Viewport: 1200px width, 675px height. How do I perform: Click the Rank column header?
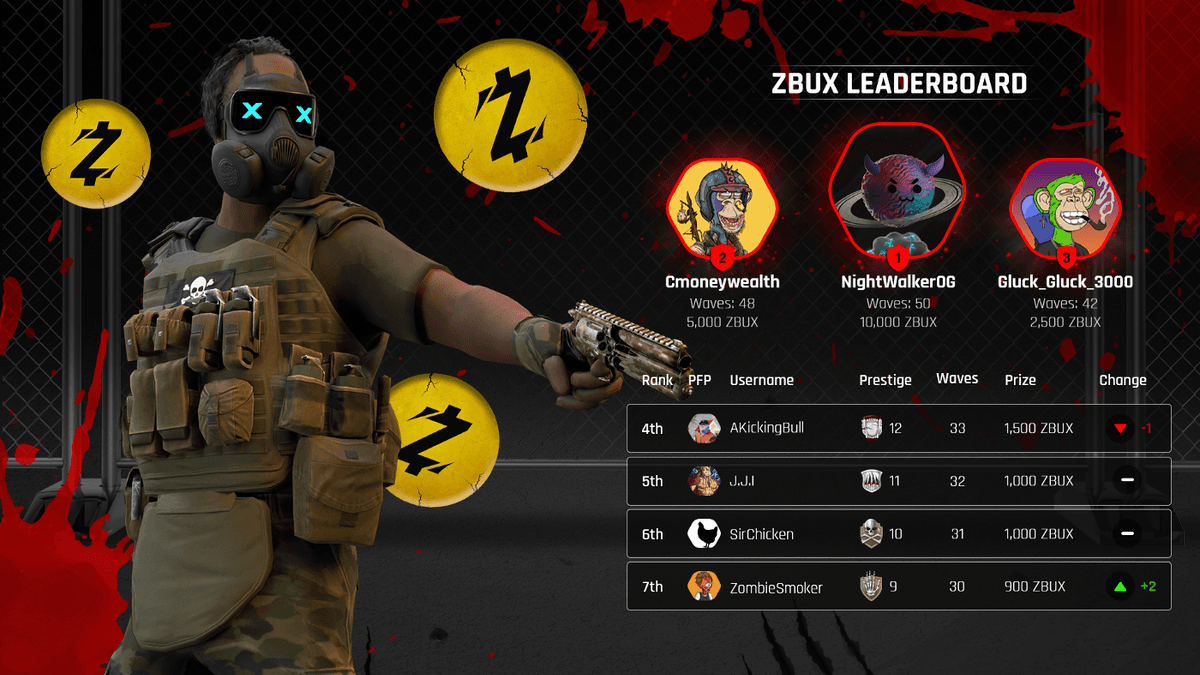(x=657, y=380)
